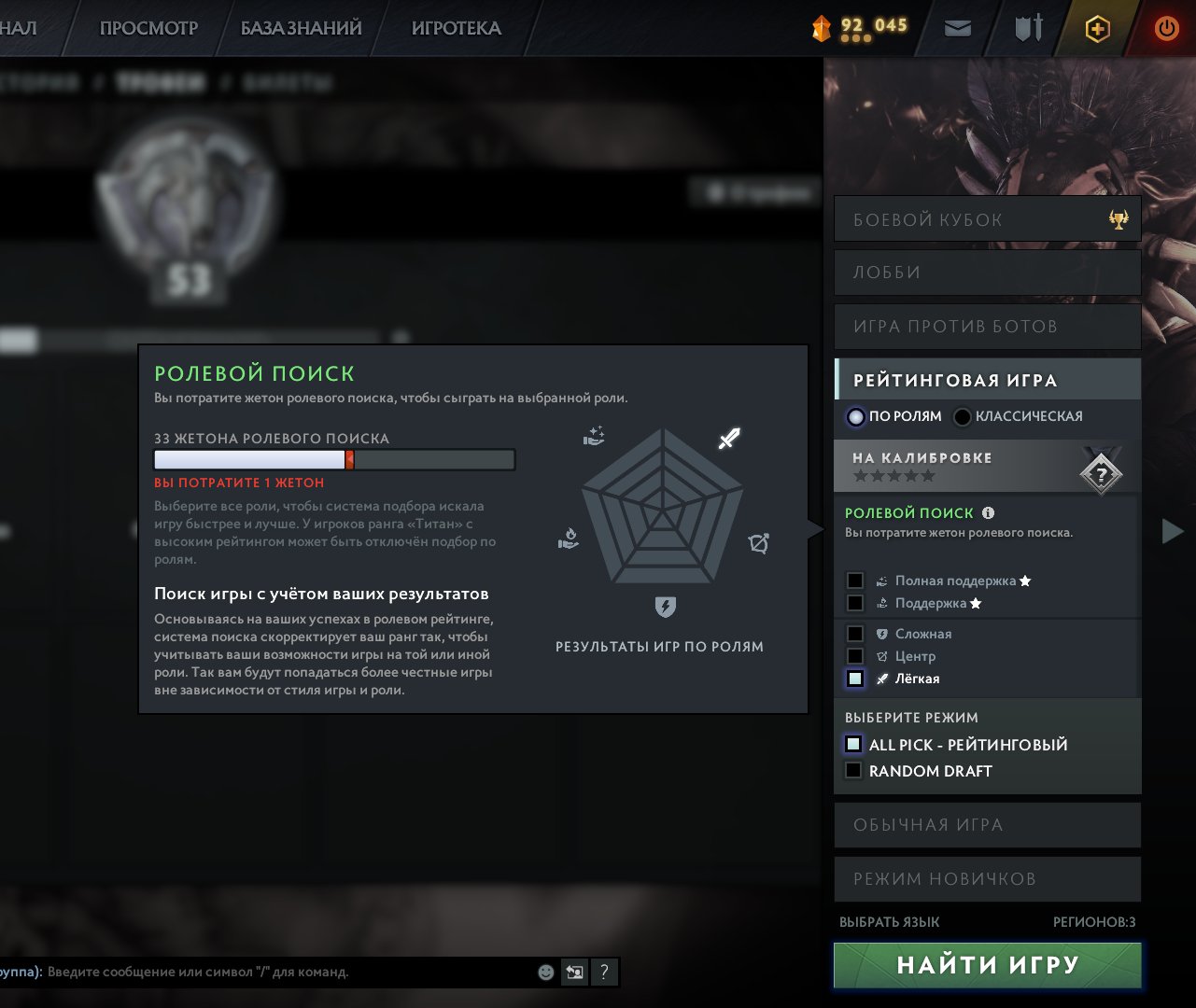
Task: Collapse the sidebar with the arrow chevron
Action: (1173, 531)
